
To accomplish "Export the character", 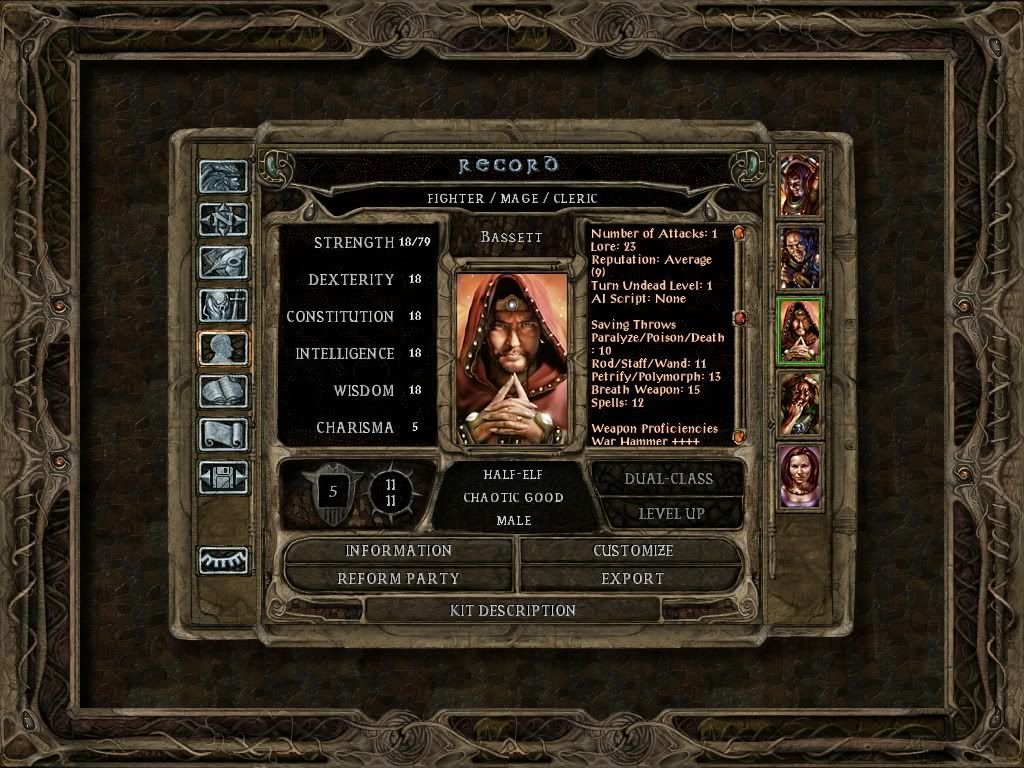I will point(632,578).
